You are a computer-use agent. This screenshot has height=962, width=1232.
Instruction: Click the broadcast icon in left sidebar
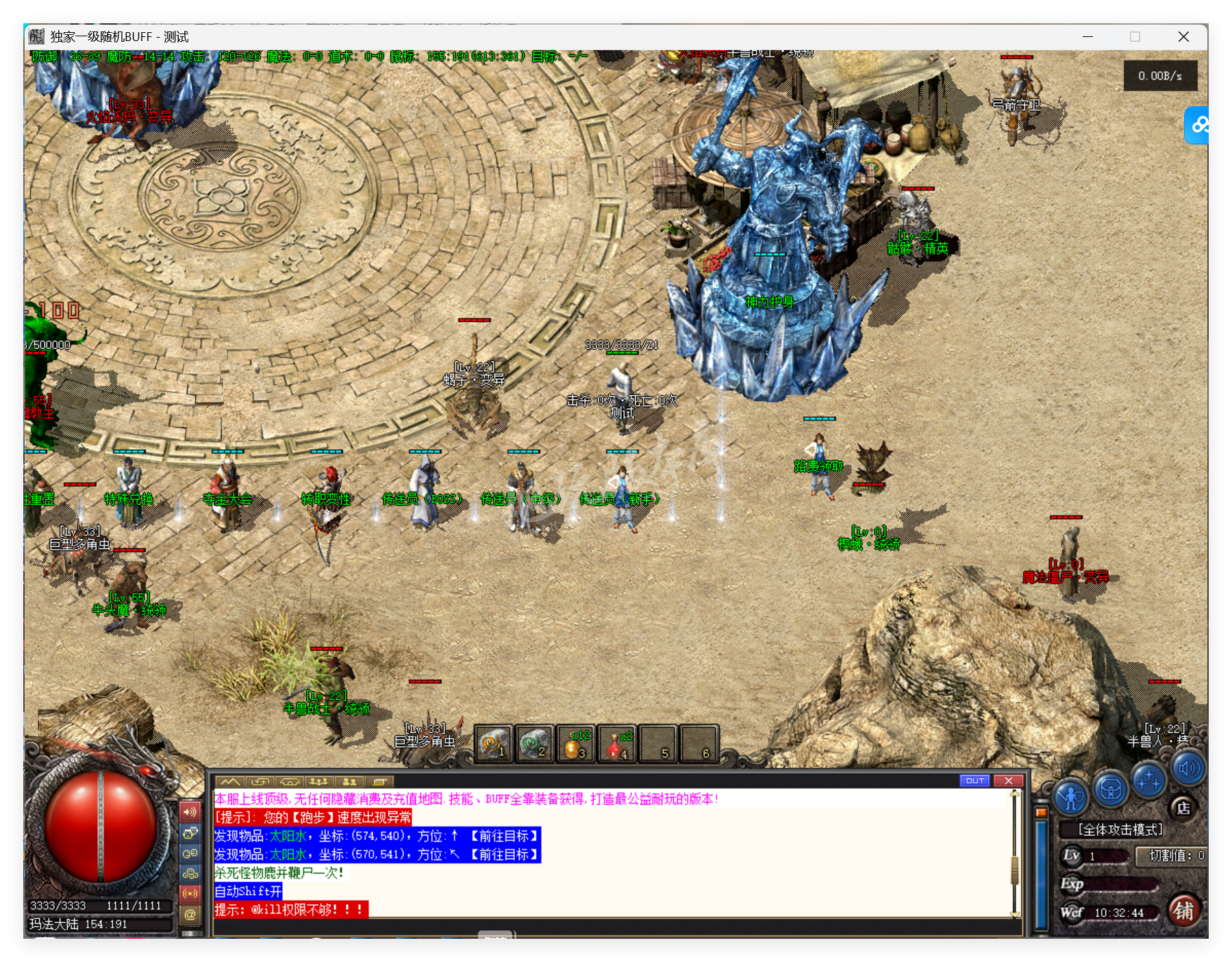pos(190,894)
